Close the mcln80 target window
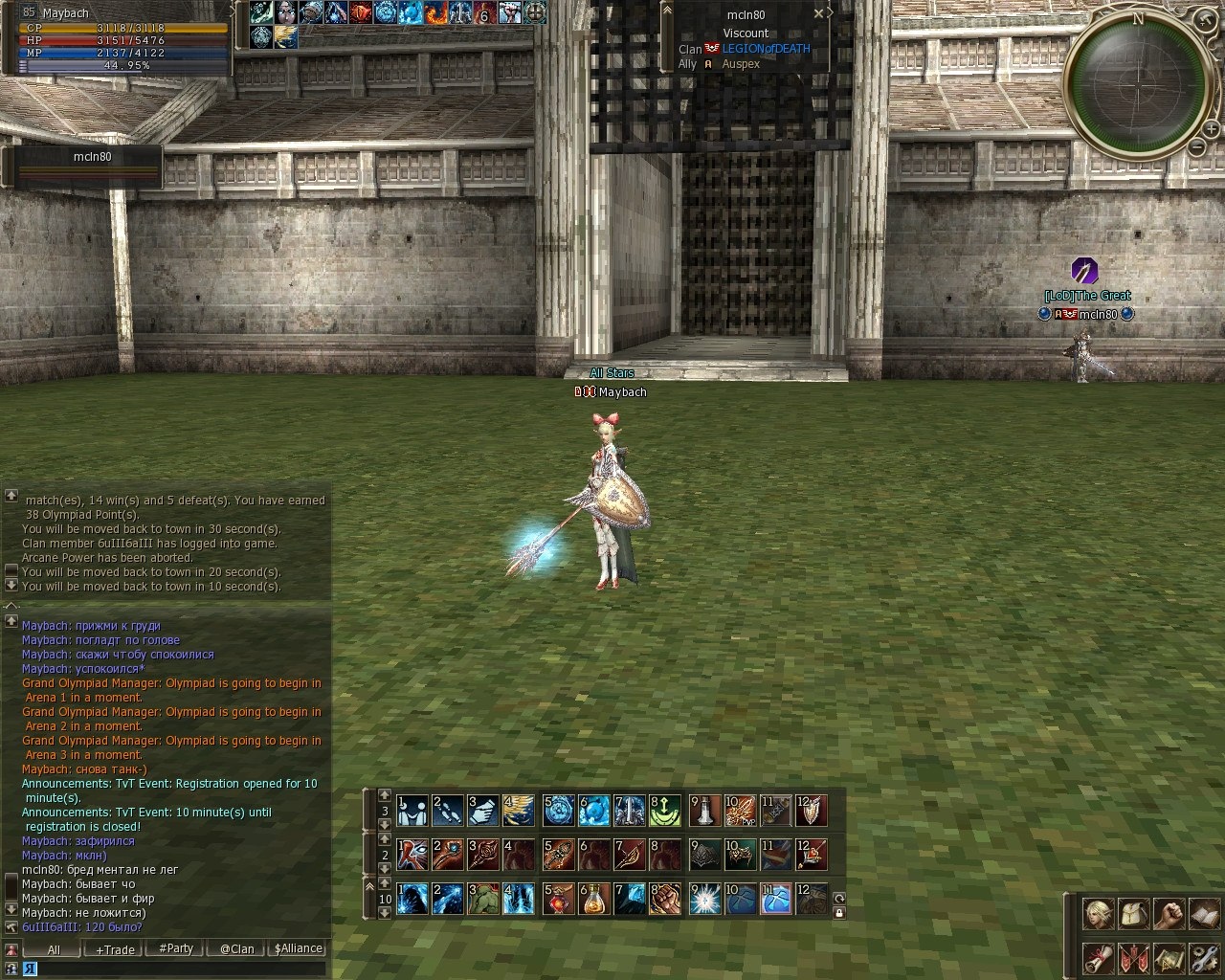 coord(818,14)
